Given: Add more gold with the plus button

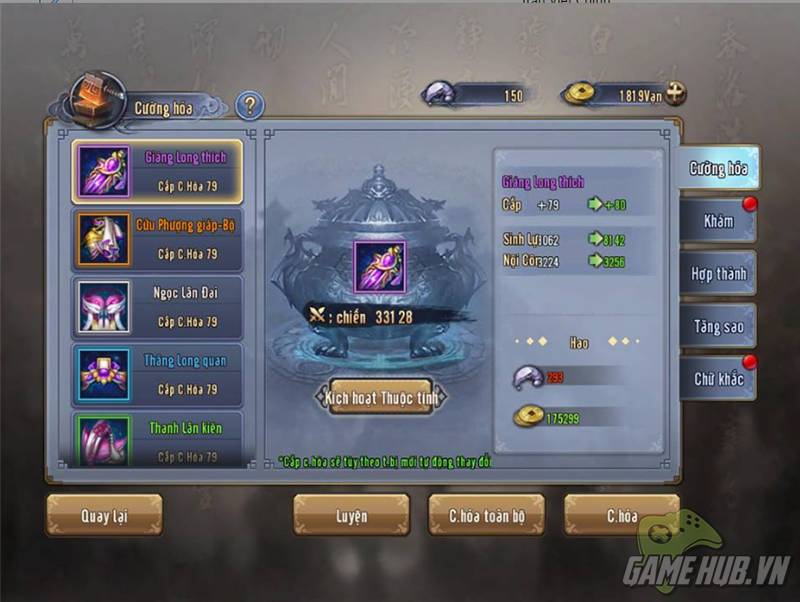Looking at the screenshot, I should pyautogui.click(x=676, y=94).
